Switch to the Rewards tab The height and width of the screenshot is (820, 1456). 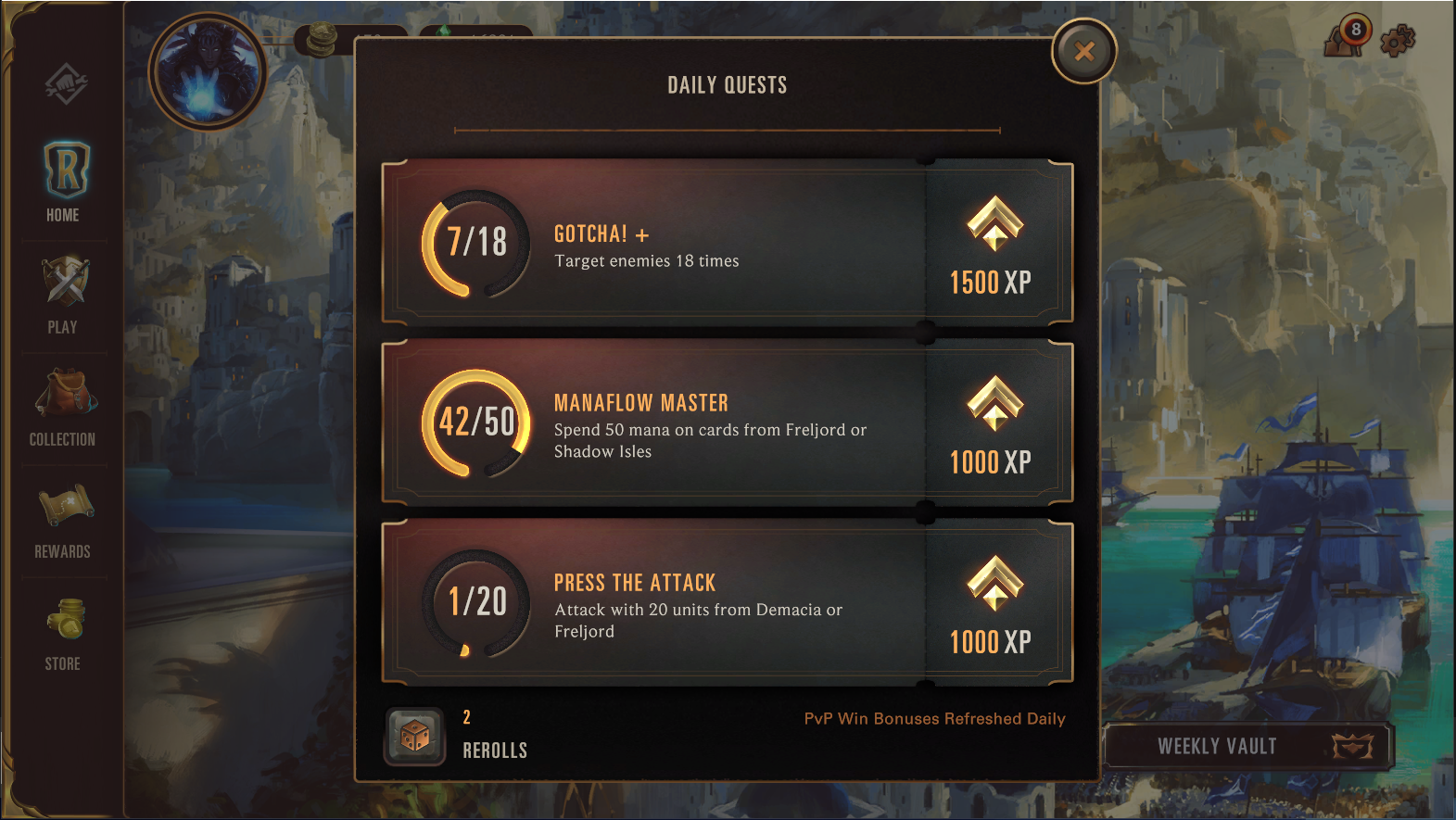[63, 520]
